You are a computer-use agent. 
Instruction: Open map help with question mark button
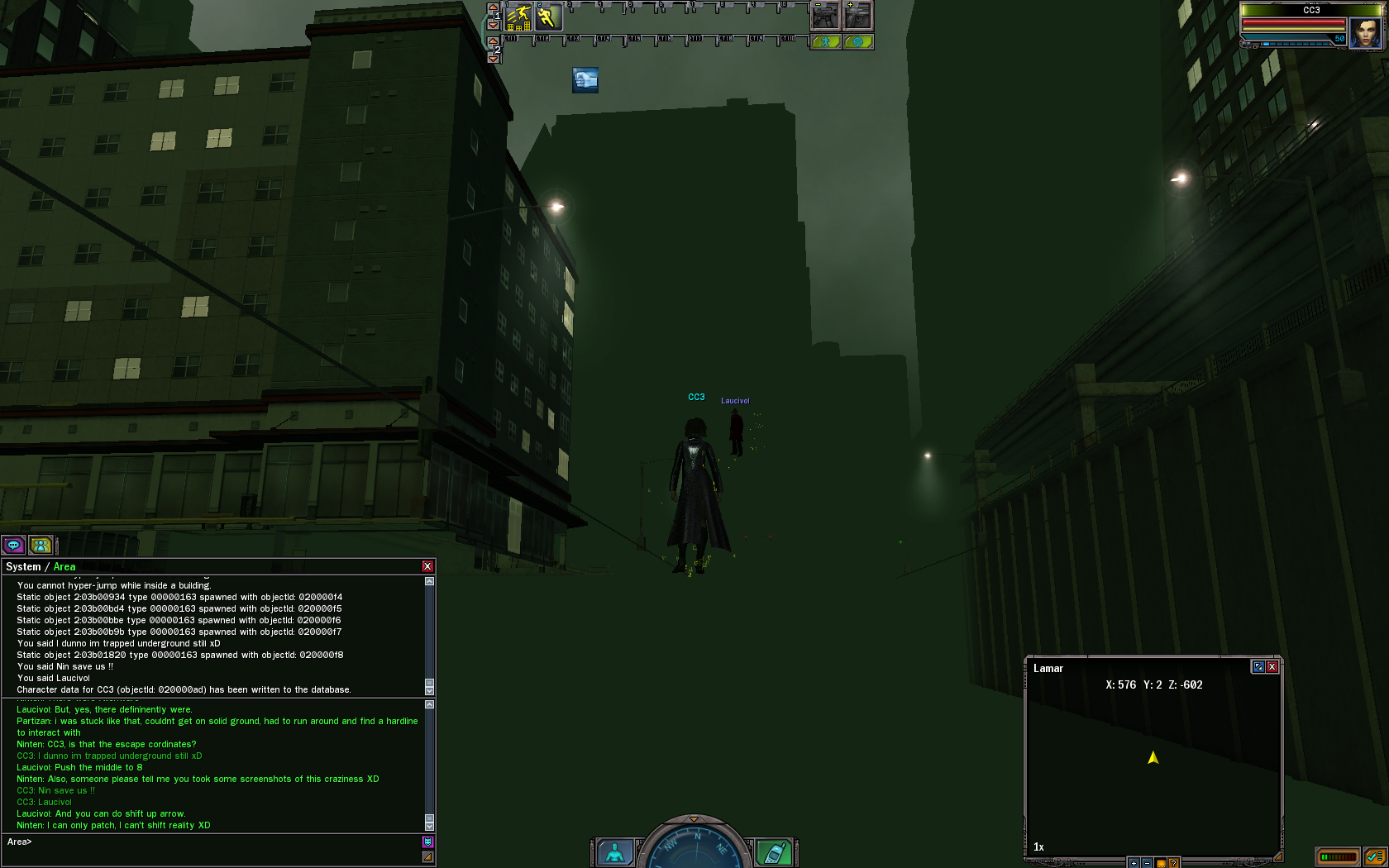(x=1173, y=862)
